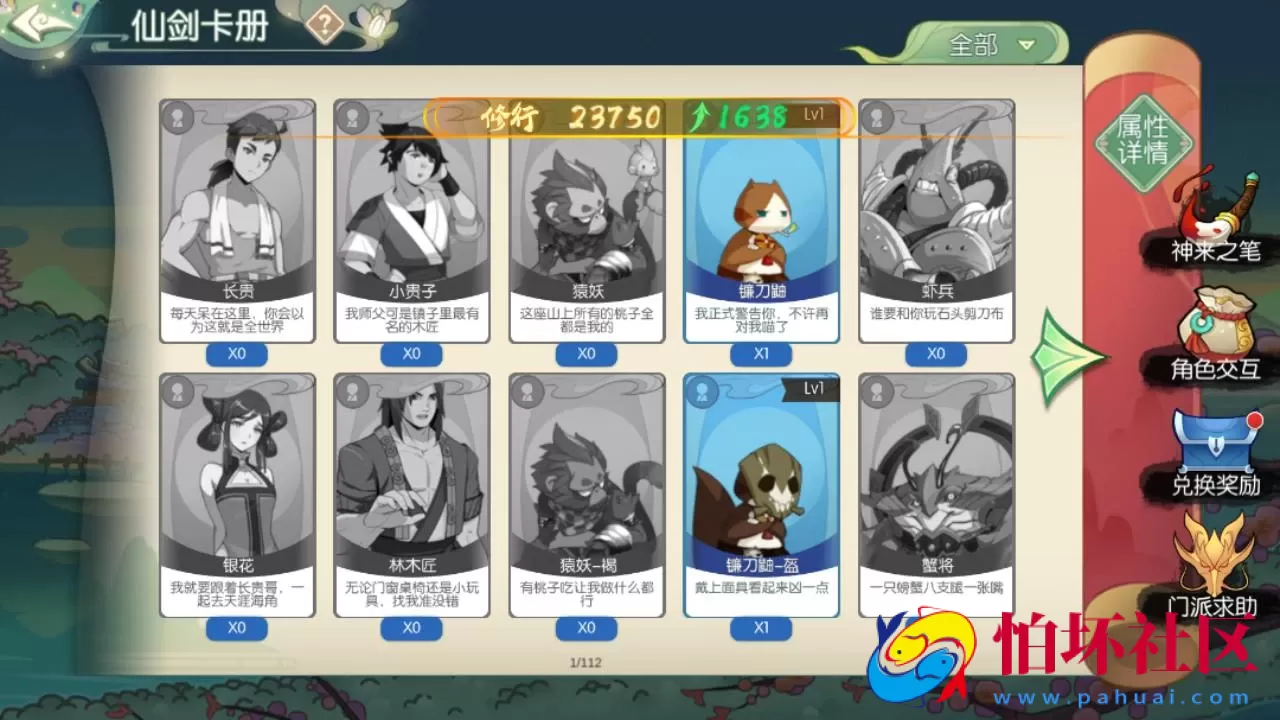The width and height of the screenshot is (1280, 720).
Task: Click the X0 counter under 猿妖
Action: click(x=586, y=354)
